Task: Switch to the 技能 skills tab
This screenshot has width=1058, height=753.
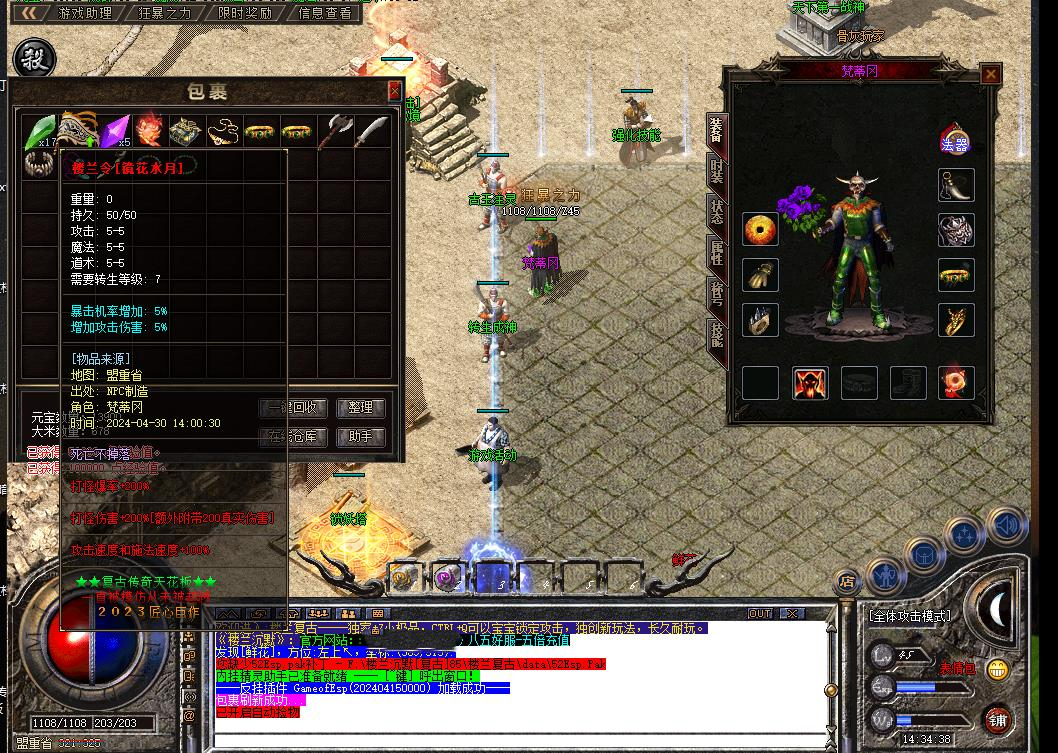Action: (716, 334)
